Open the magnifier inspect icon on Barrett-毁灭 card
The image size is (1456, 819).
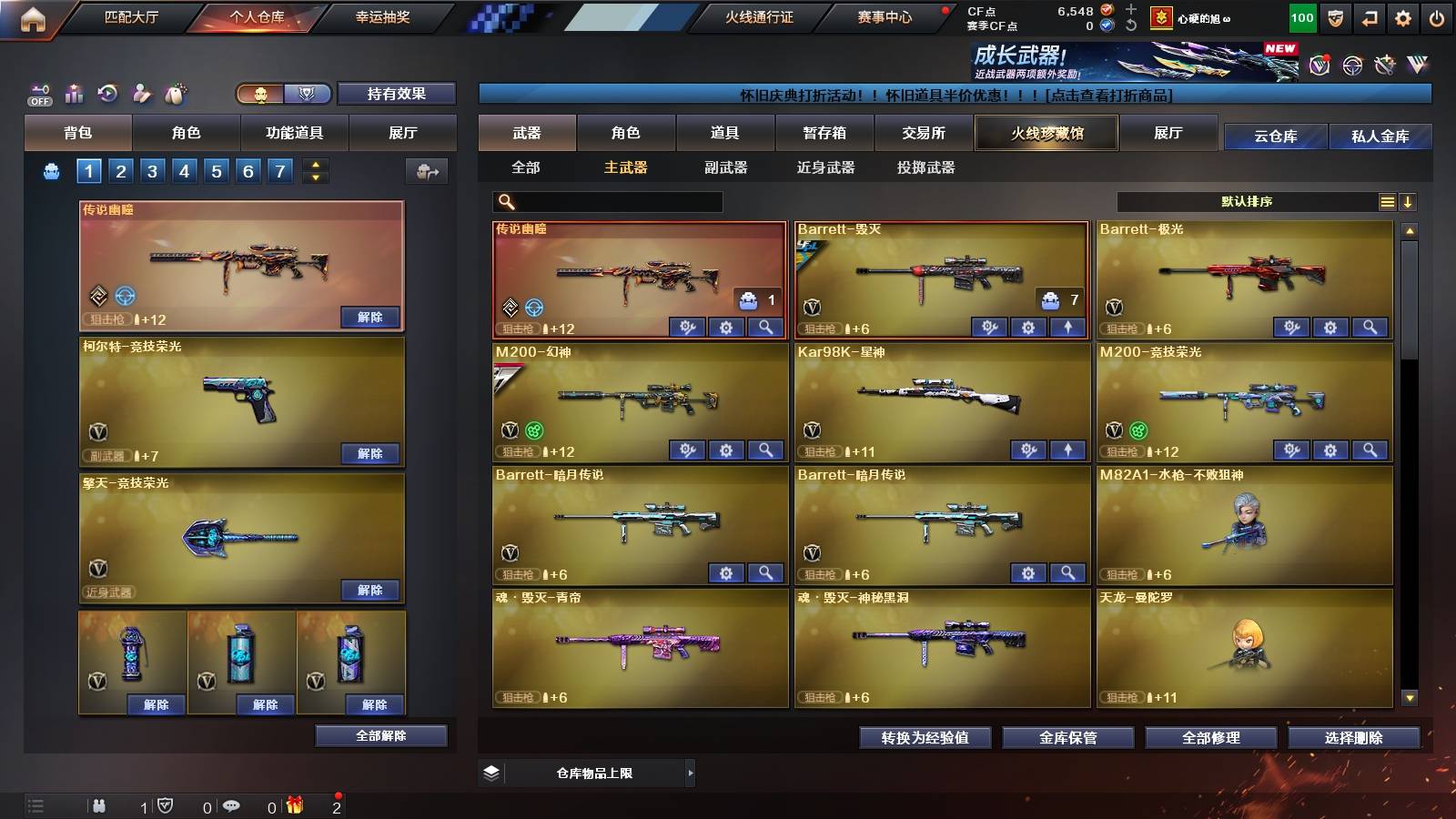coord(1067,327)
